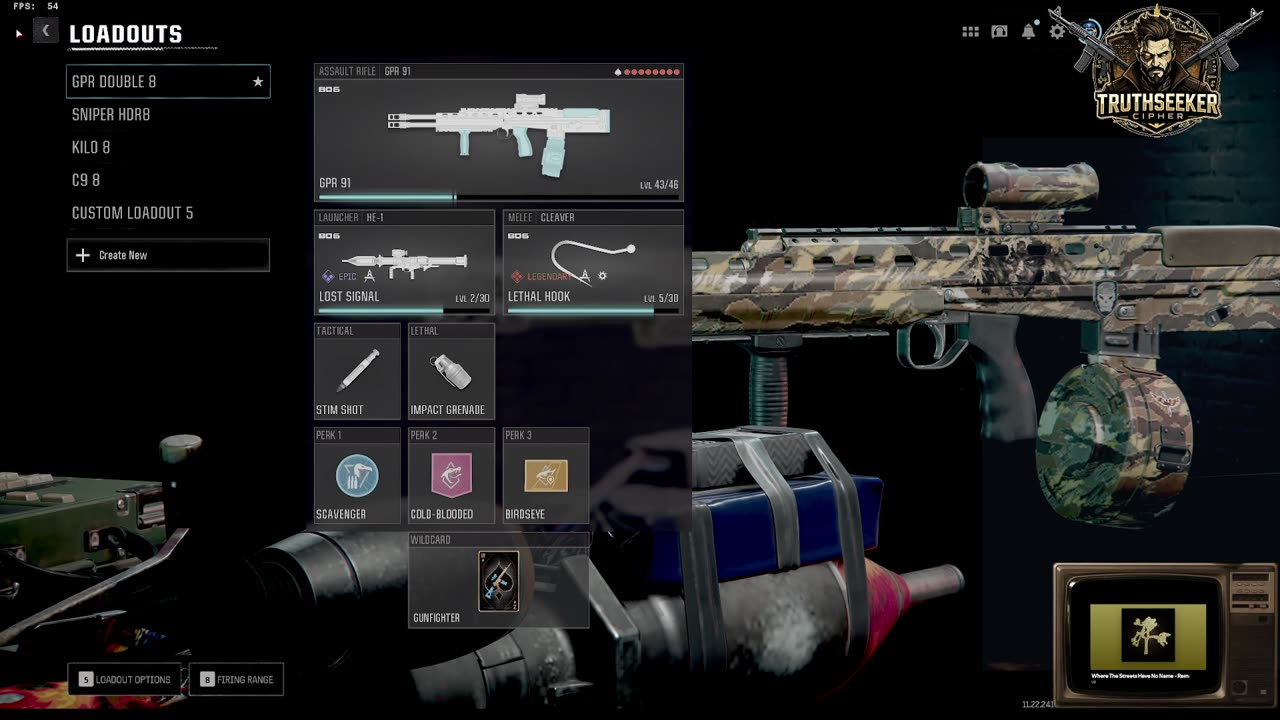
Task: Switch to the Kilo 8 loadout
Action: point(91,148)
